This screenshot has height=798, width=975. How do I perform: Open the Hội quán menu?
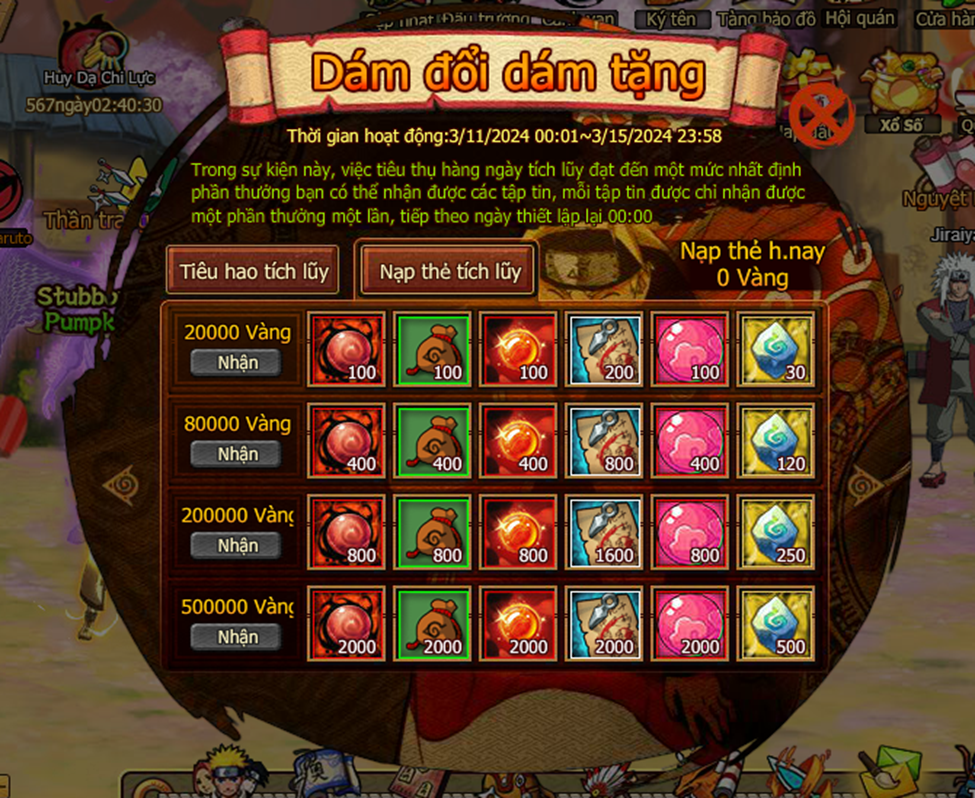(x=847, y=18)
